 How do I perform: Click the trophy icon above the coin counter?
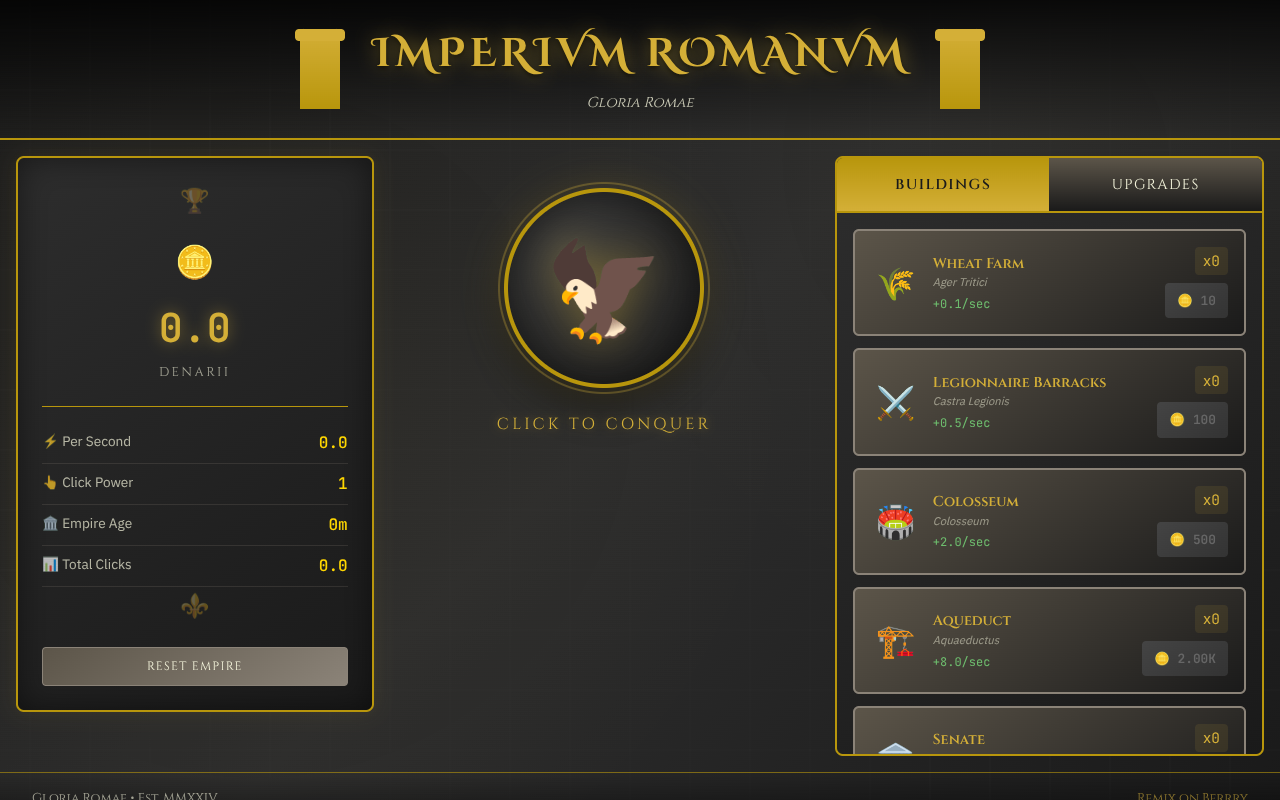(x=194, y=200)
